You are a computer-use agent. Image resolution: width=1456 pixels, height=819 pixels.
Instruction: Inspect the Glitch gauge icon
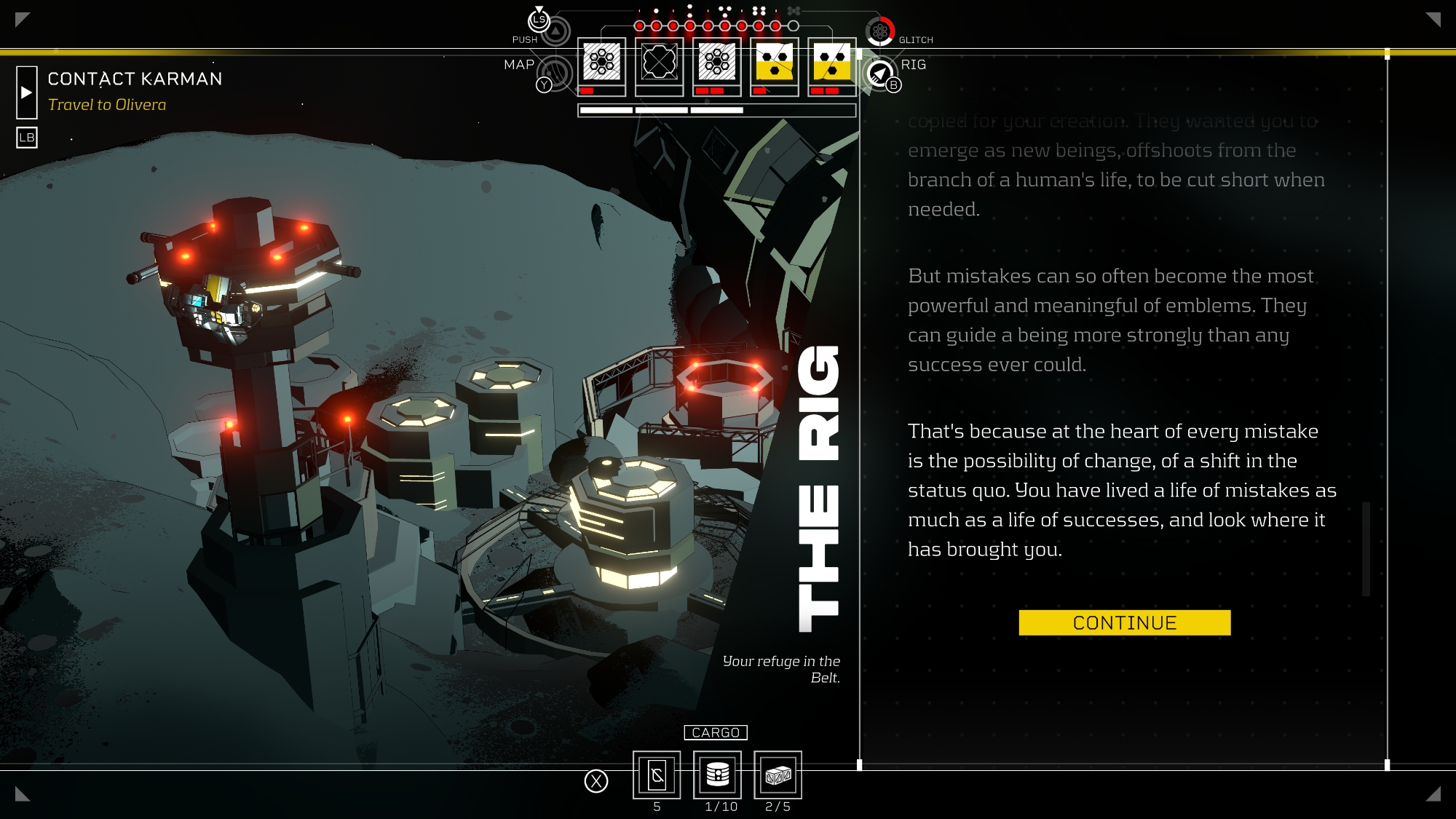click(x=879, y=31)
